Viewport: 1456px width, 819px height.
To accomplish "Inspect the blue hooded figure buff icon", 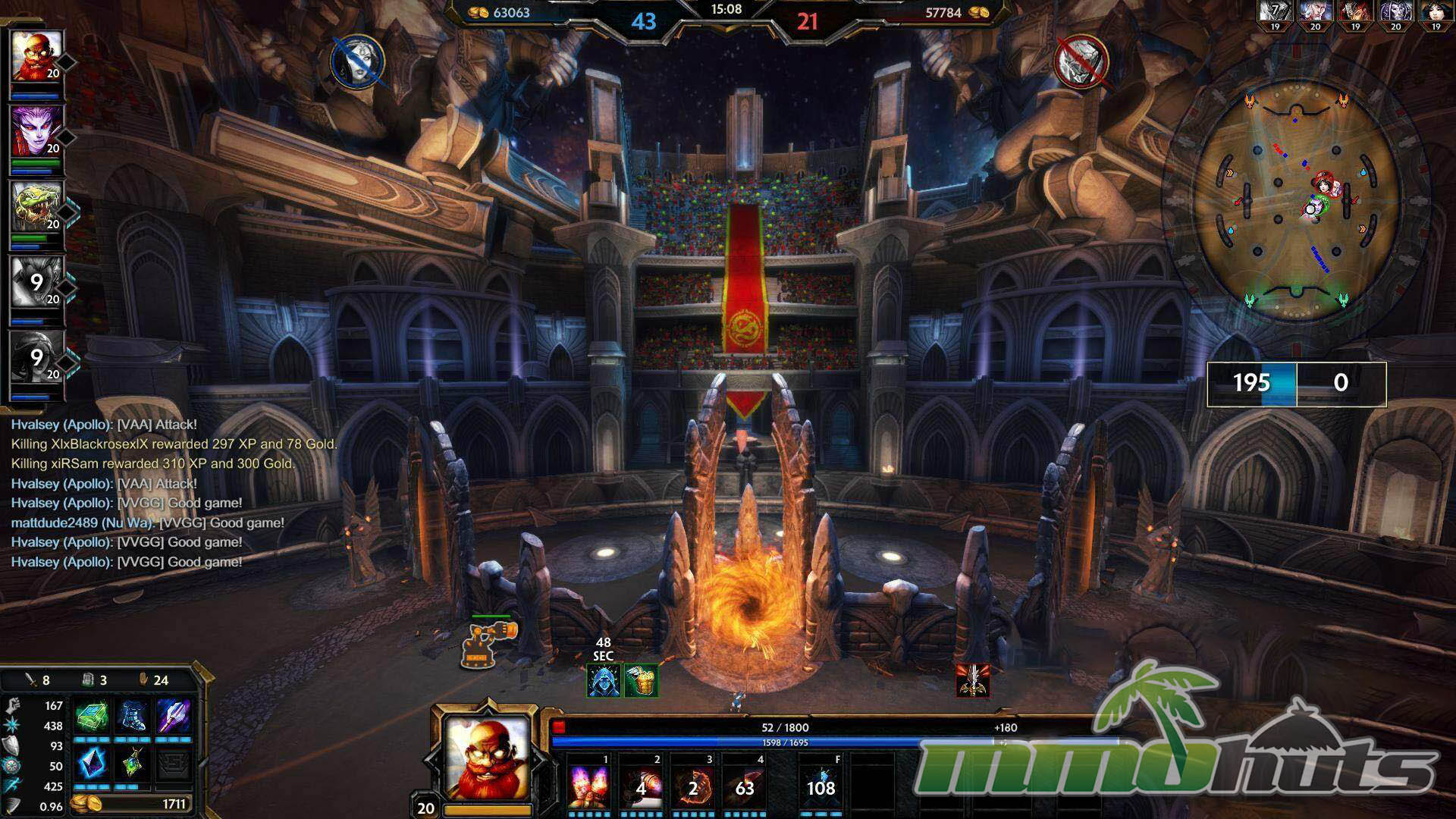I will (x=604, y=681).
